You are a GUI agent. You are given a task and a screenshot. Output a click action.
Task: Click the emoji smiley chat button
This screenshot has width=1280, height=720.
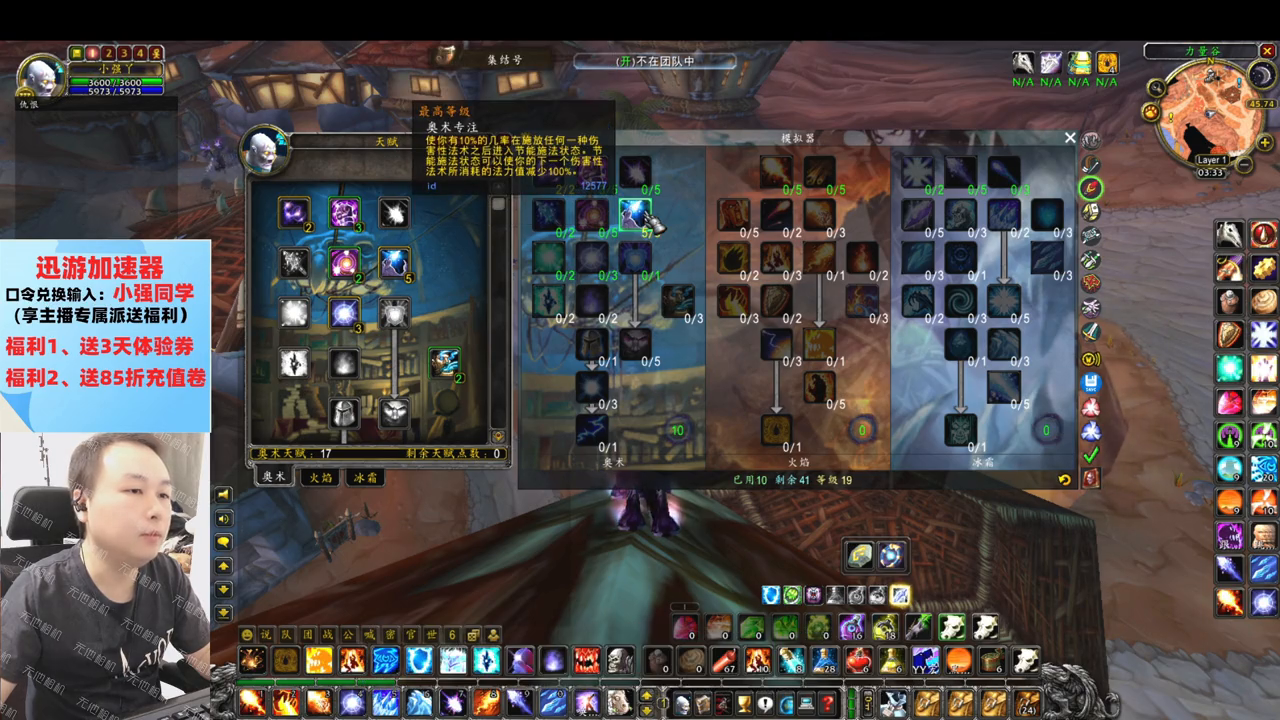coord(246,636)
